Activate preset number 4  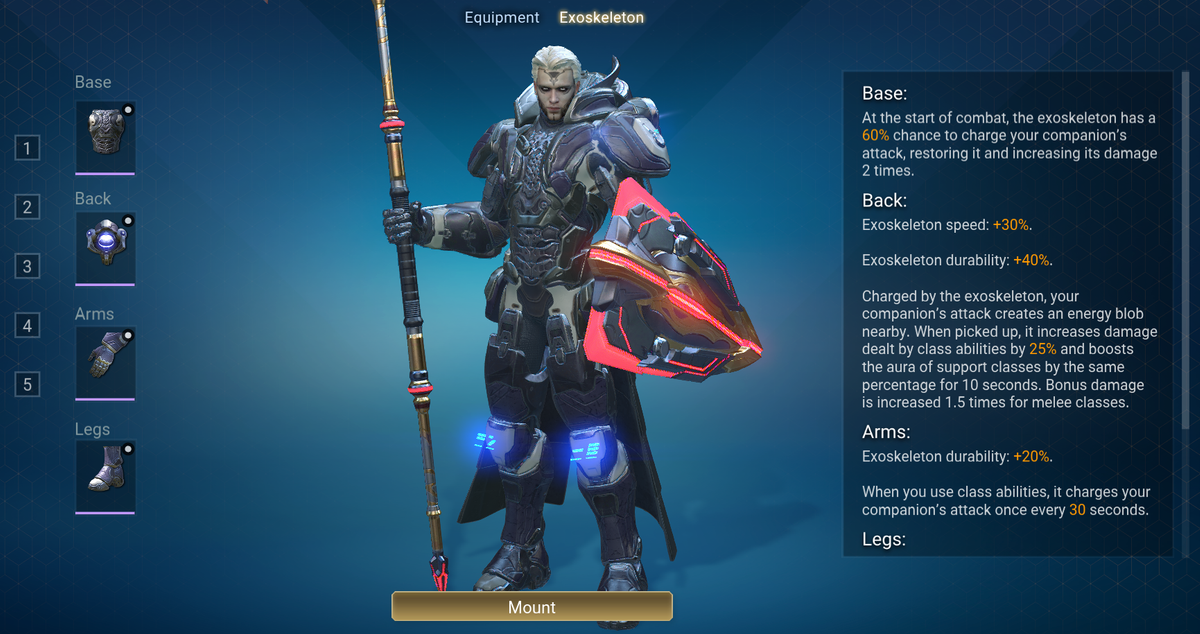(27, 326)
